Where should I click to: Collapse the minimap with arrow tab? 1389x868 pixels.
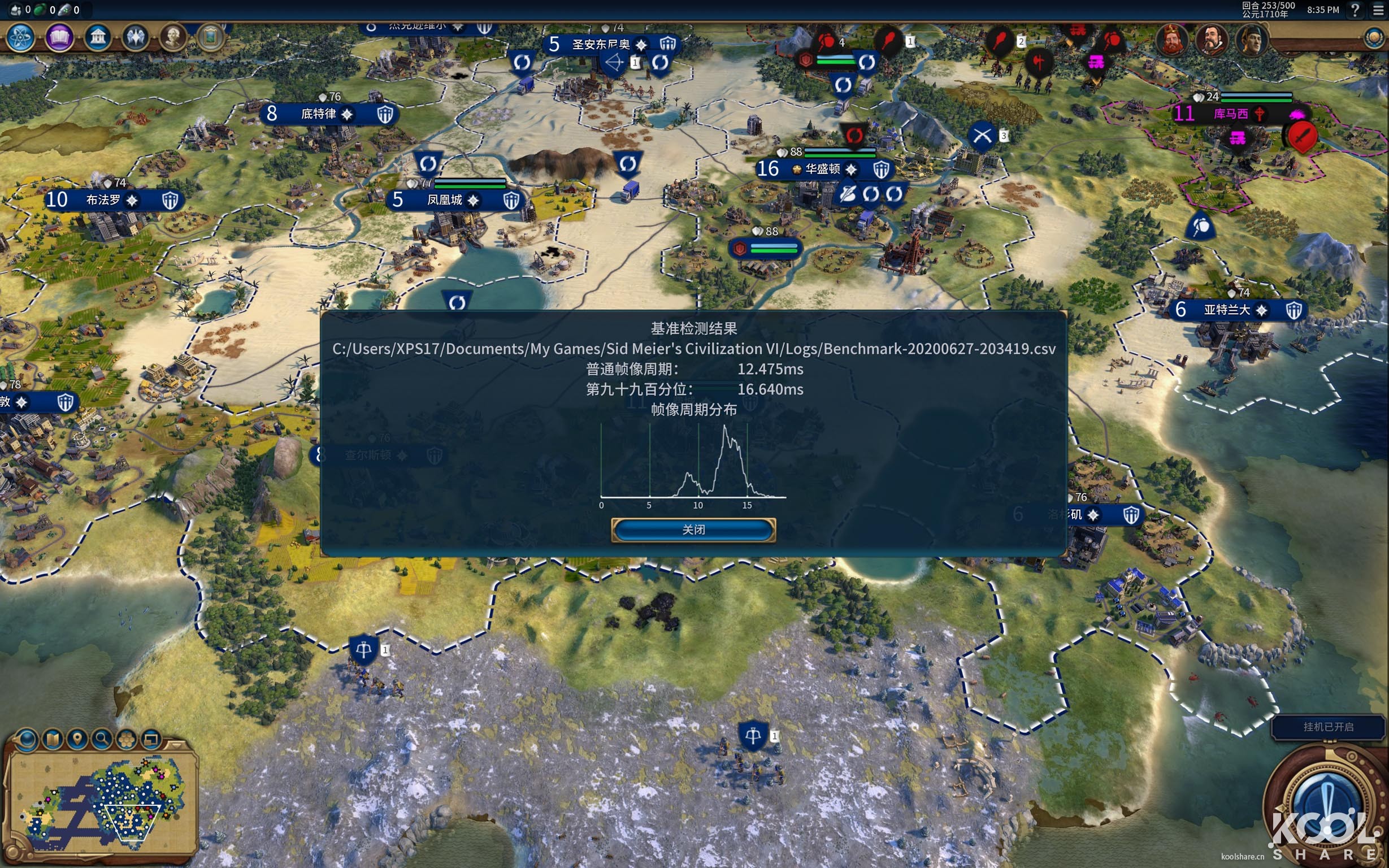tap(176, 745)
